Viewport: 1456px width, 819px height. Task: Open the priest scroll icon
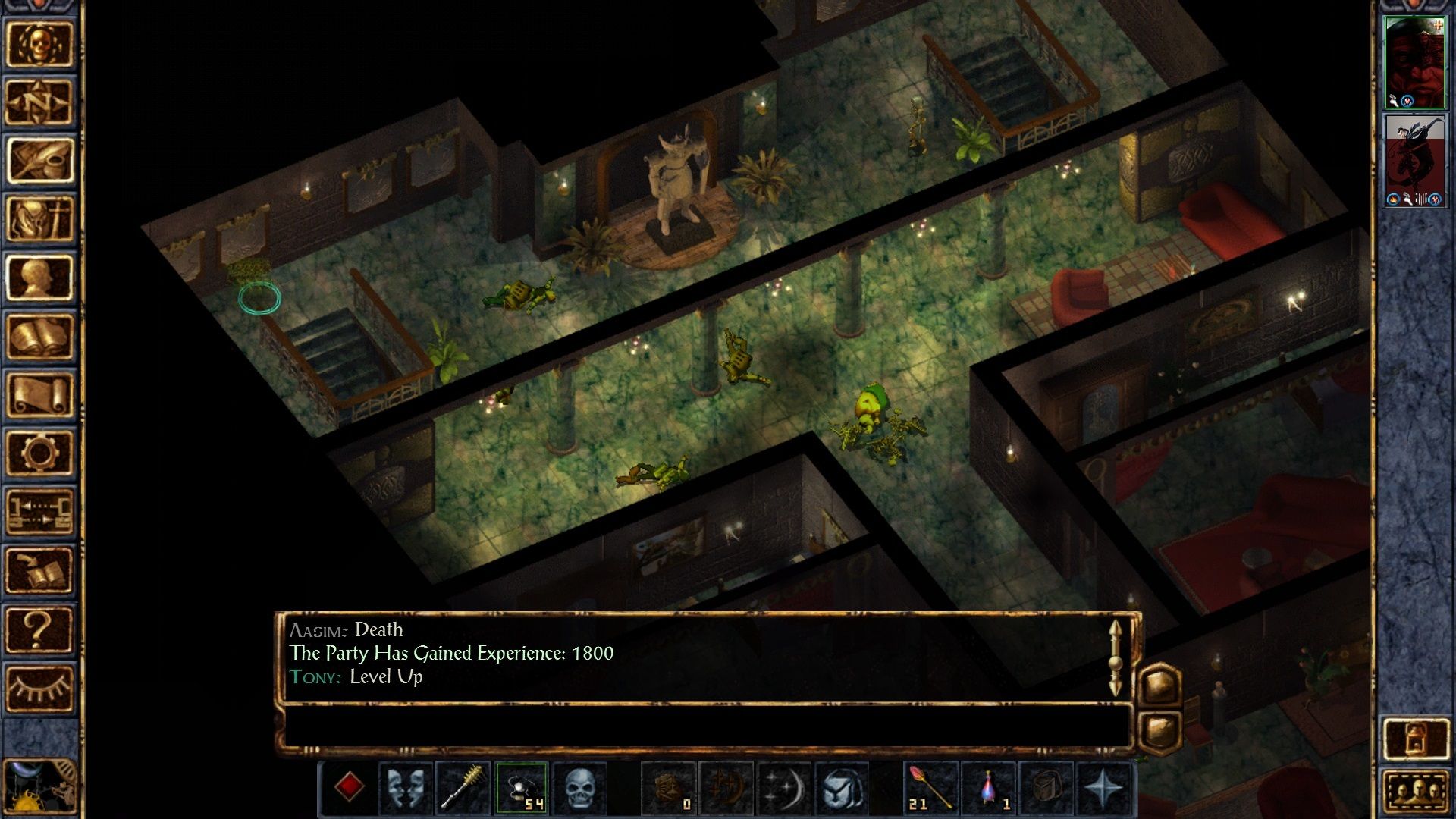(x=39, y=394)
